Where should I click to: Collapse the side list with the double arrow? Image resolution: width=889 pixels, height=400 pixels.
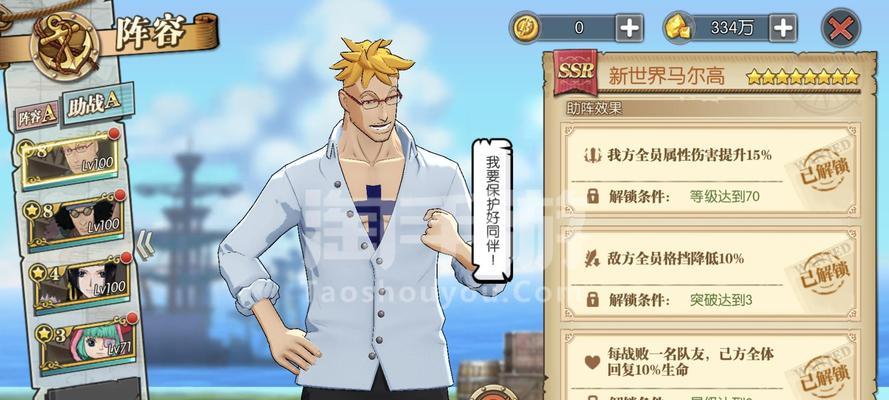[146, 243]
